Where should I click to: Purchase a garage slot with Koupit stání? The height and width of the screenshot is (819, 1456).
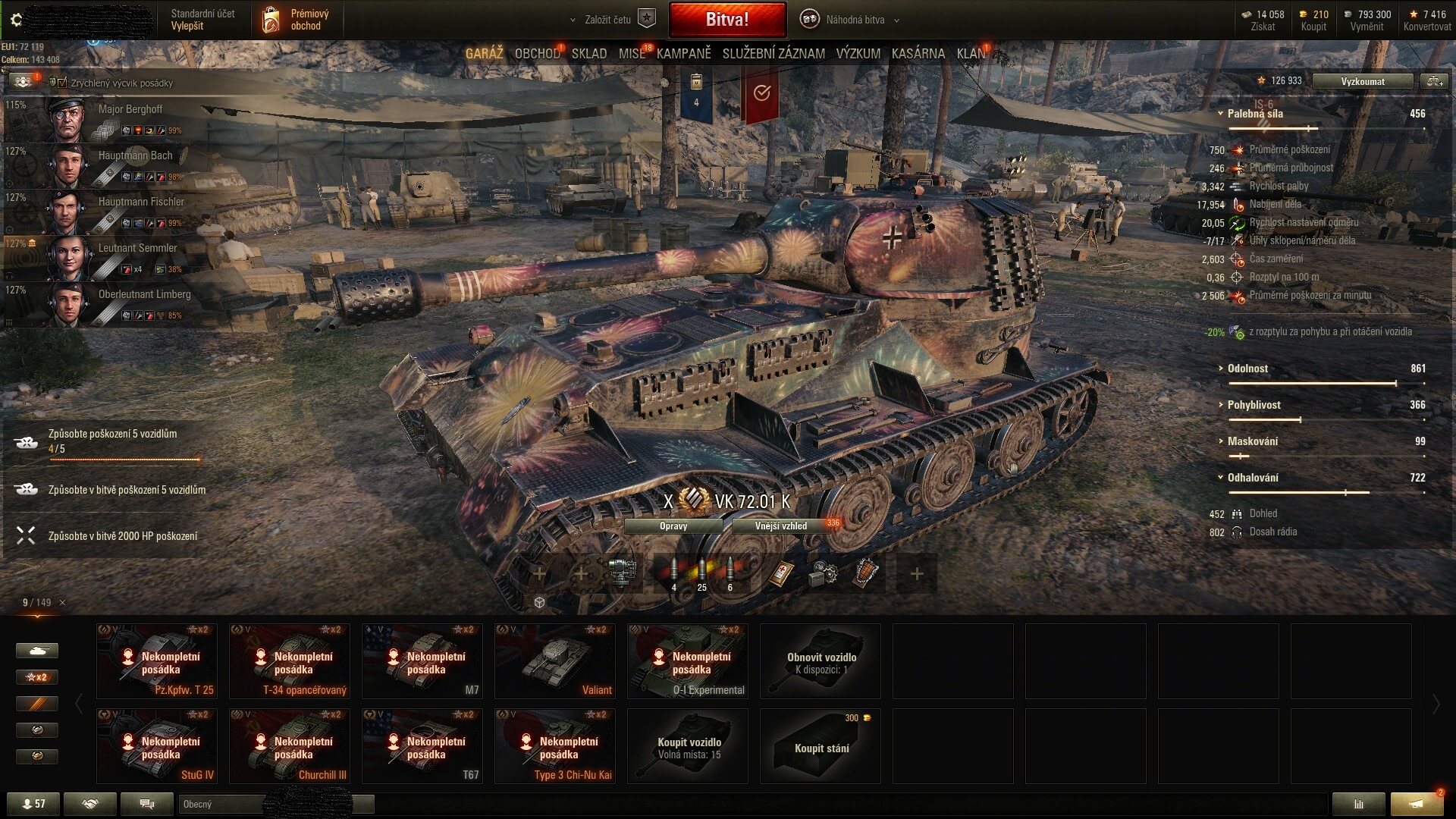click(x=821, y=745)
